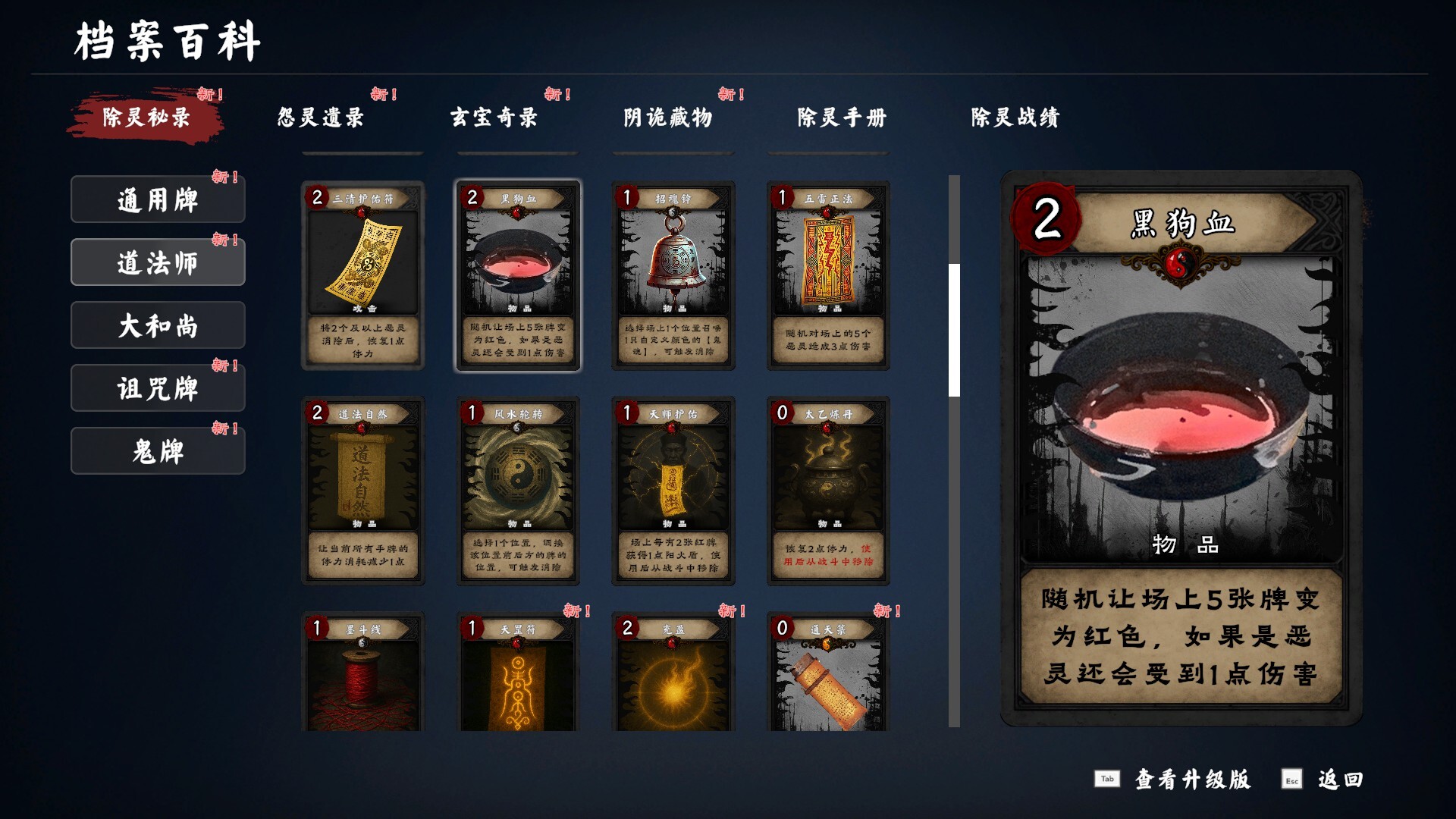The image size is (1456, 819).
Task: Open the 诅咒牌 card category
Action: (158, 389)
